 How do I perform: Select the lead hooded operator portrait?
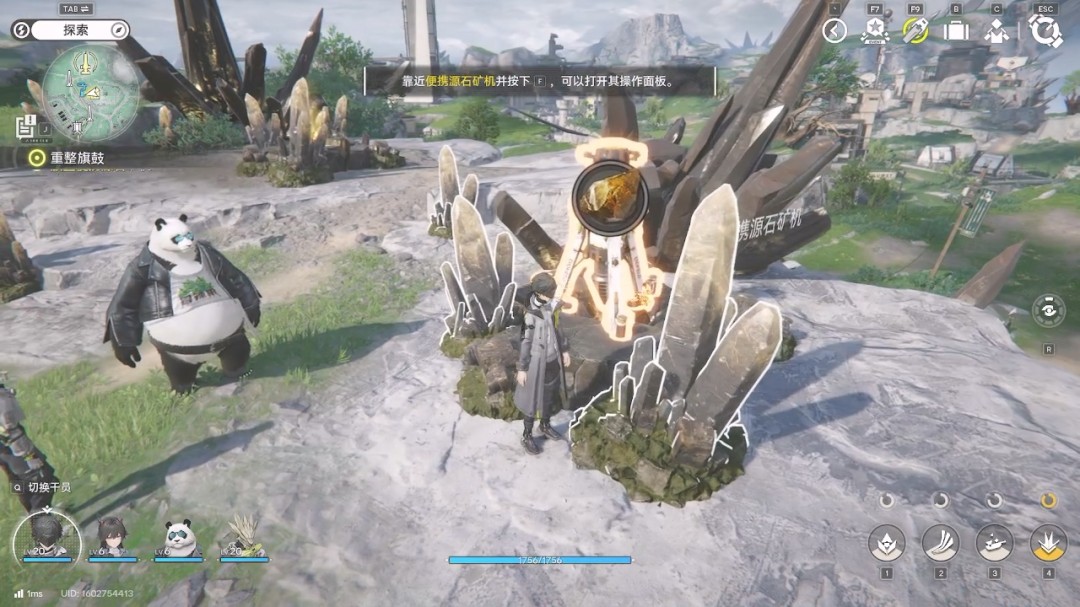click(46, 535)
